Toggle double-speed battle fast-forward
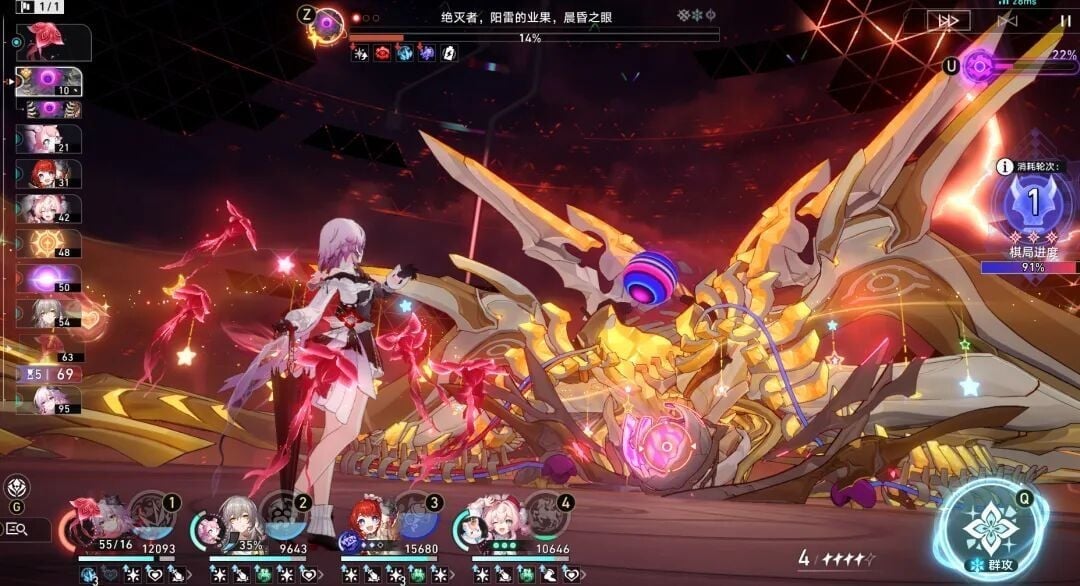This screenshot has width=1080, height=586. (x=946, y=20)
